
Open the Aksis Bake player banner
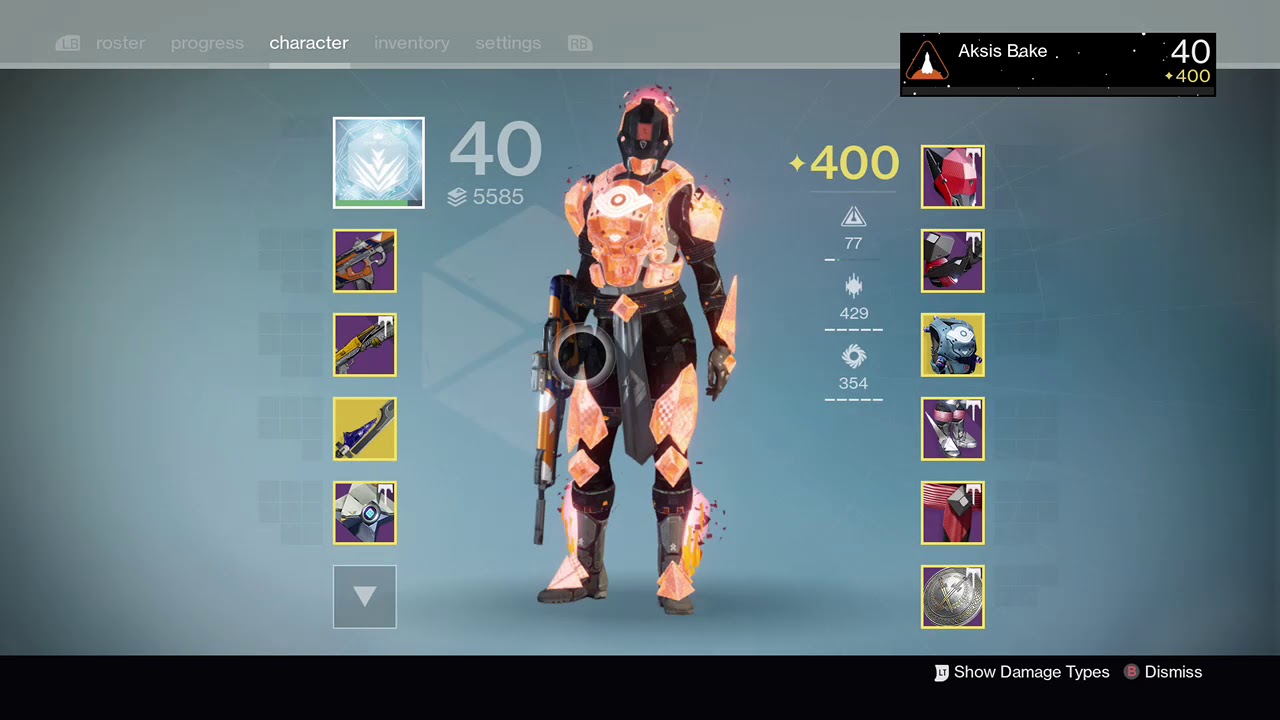(x=1057, y=64)
